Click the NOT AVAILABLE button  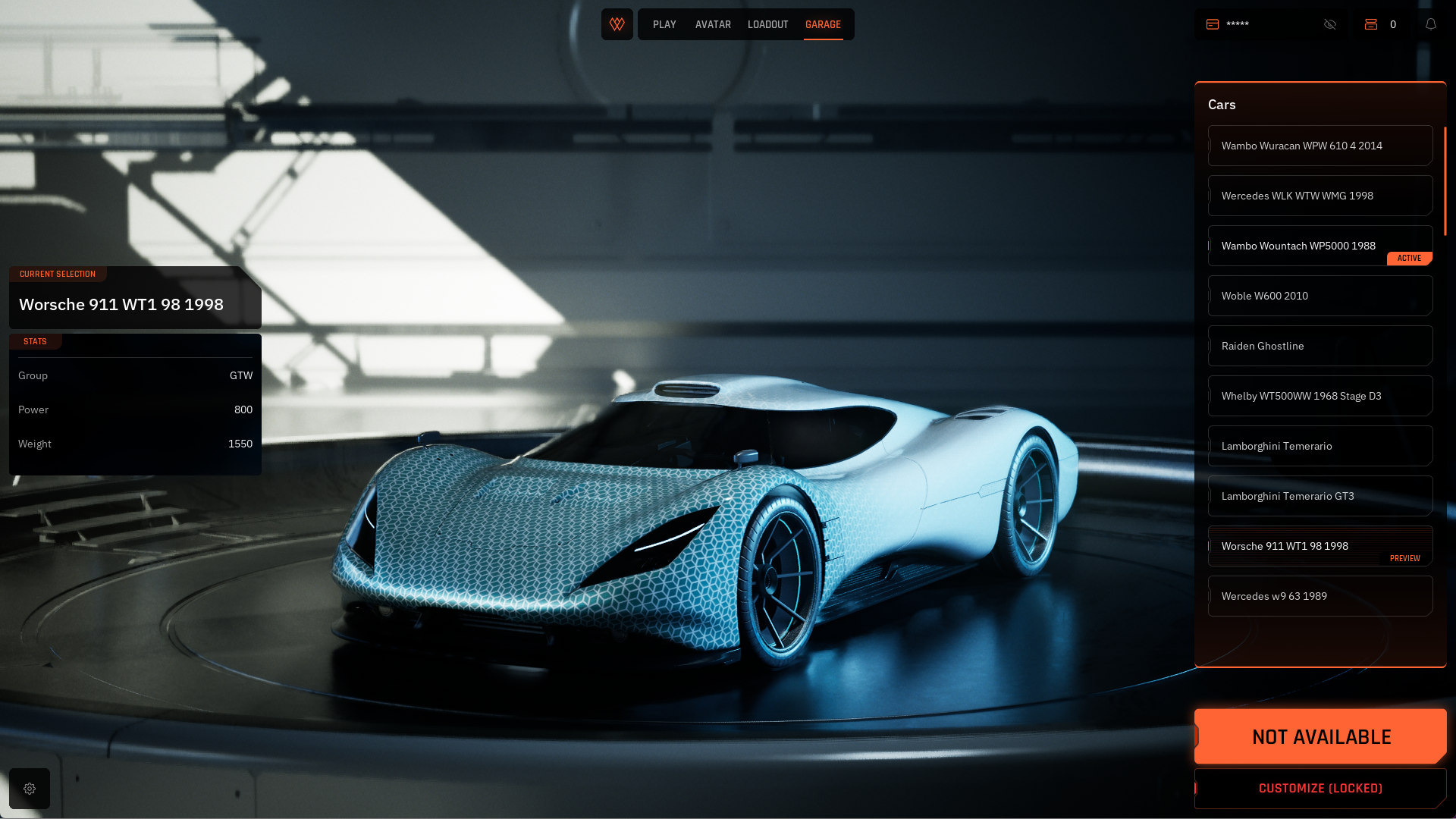[x=1320, y=736]
